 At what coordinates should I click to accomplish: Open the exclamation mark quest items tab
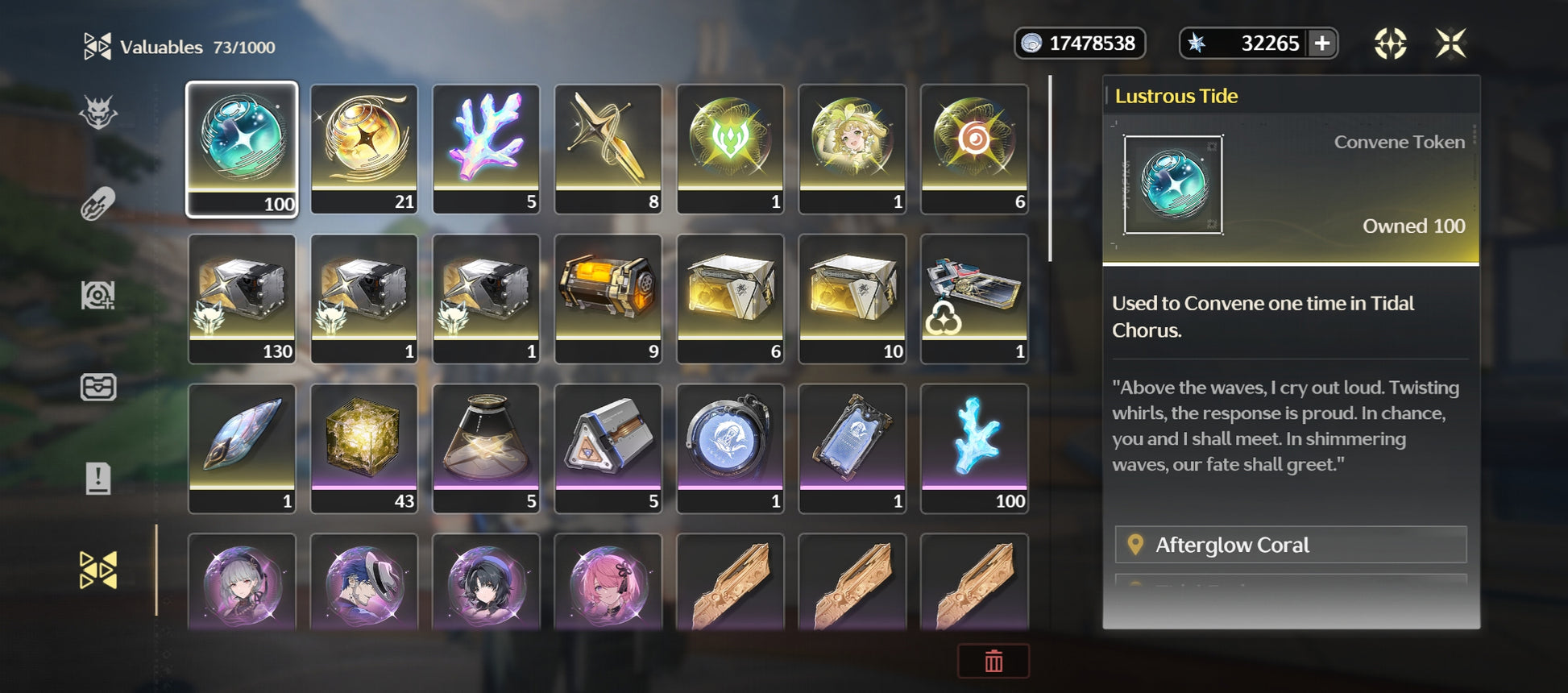[x=98, y=479]
